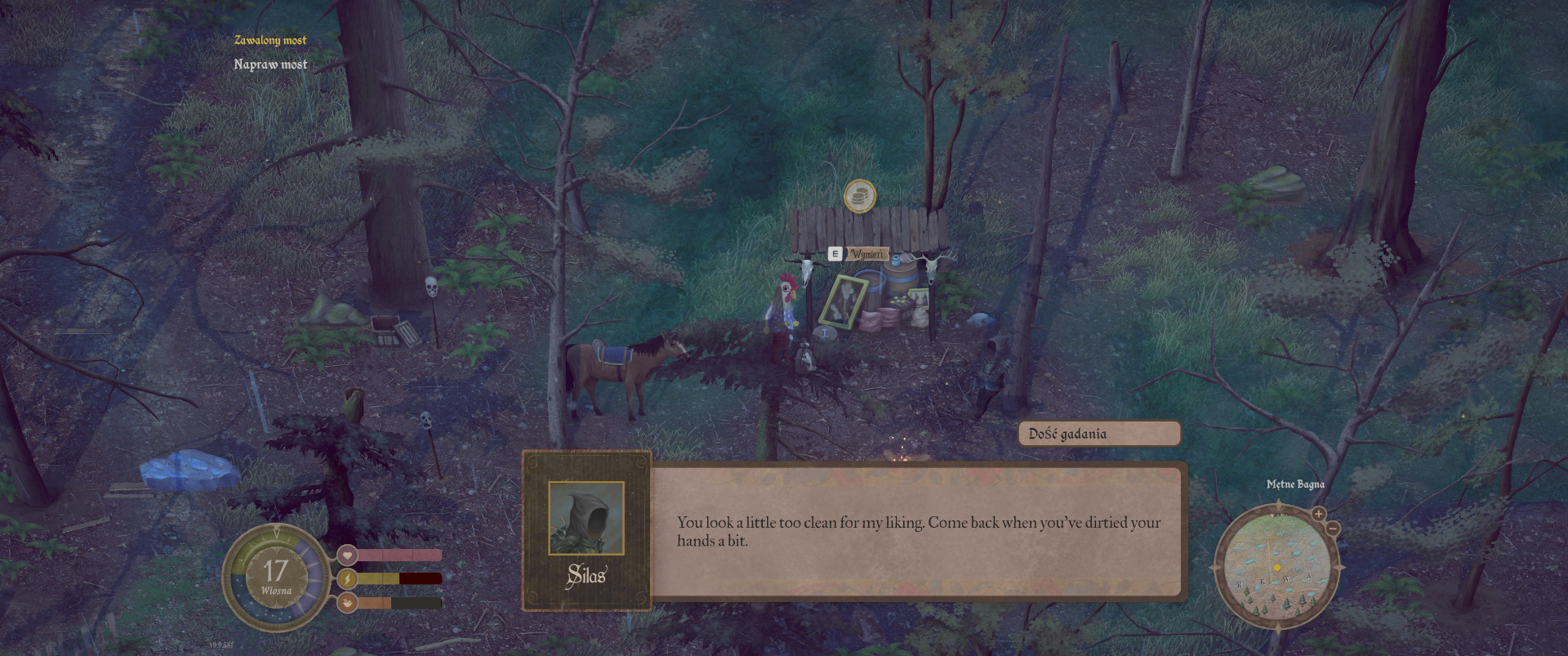Screen dimensions: 1568x656
Task: Select the "Zawalony most" quest tracker title
Action: pos(270,40)
